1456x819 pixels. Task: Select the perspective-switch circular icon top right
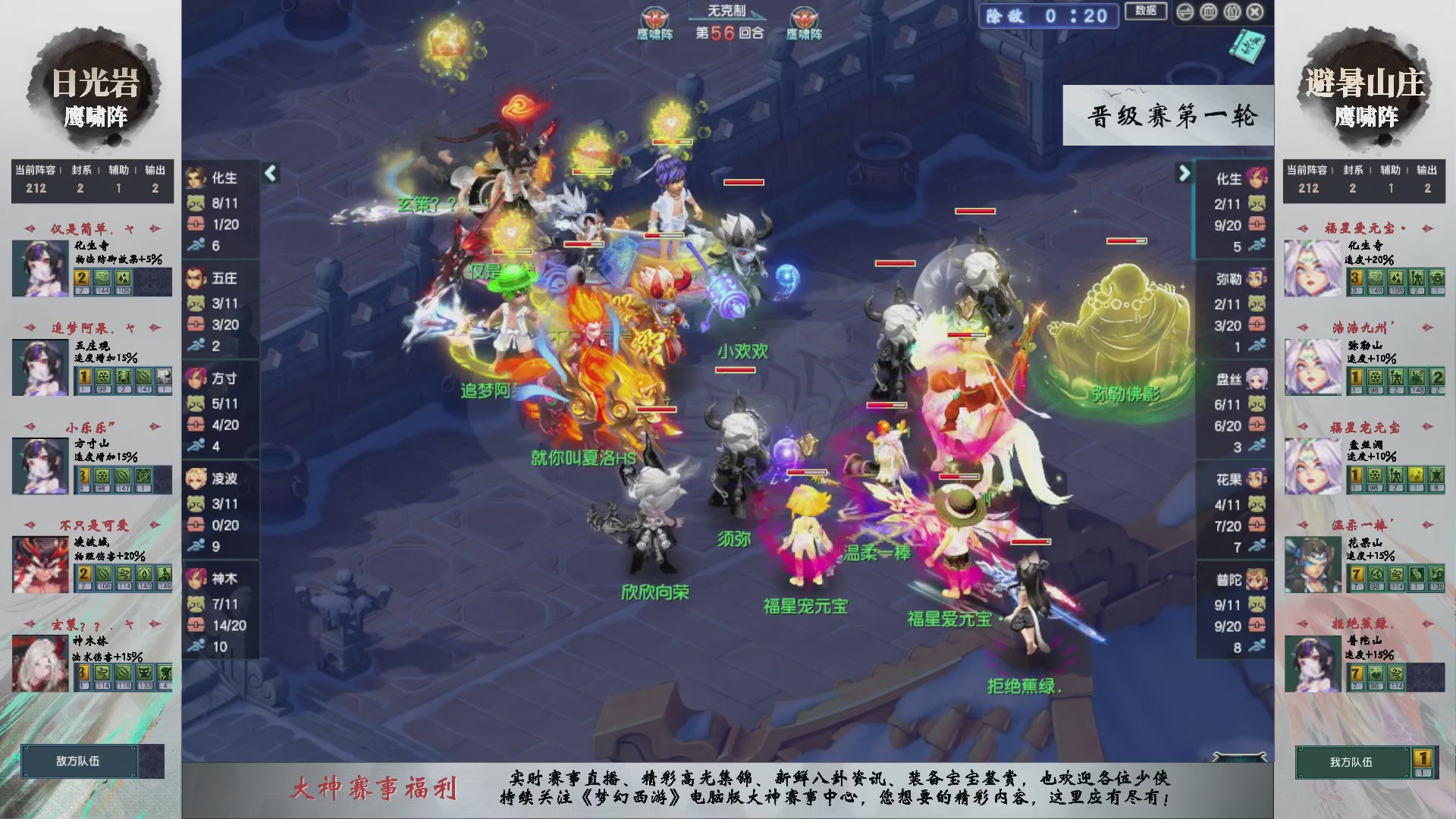tap(1185, 12)
